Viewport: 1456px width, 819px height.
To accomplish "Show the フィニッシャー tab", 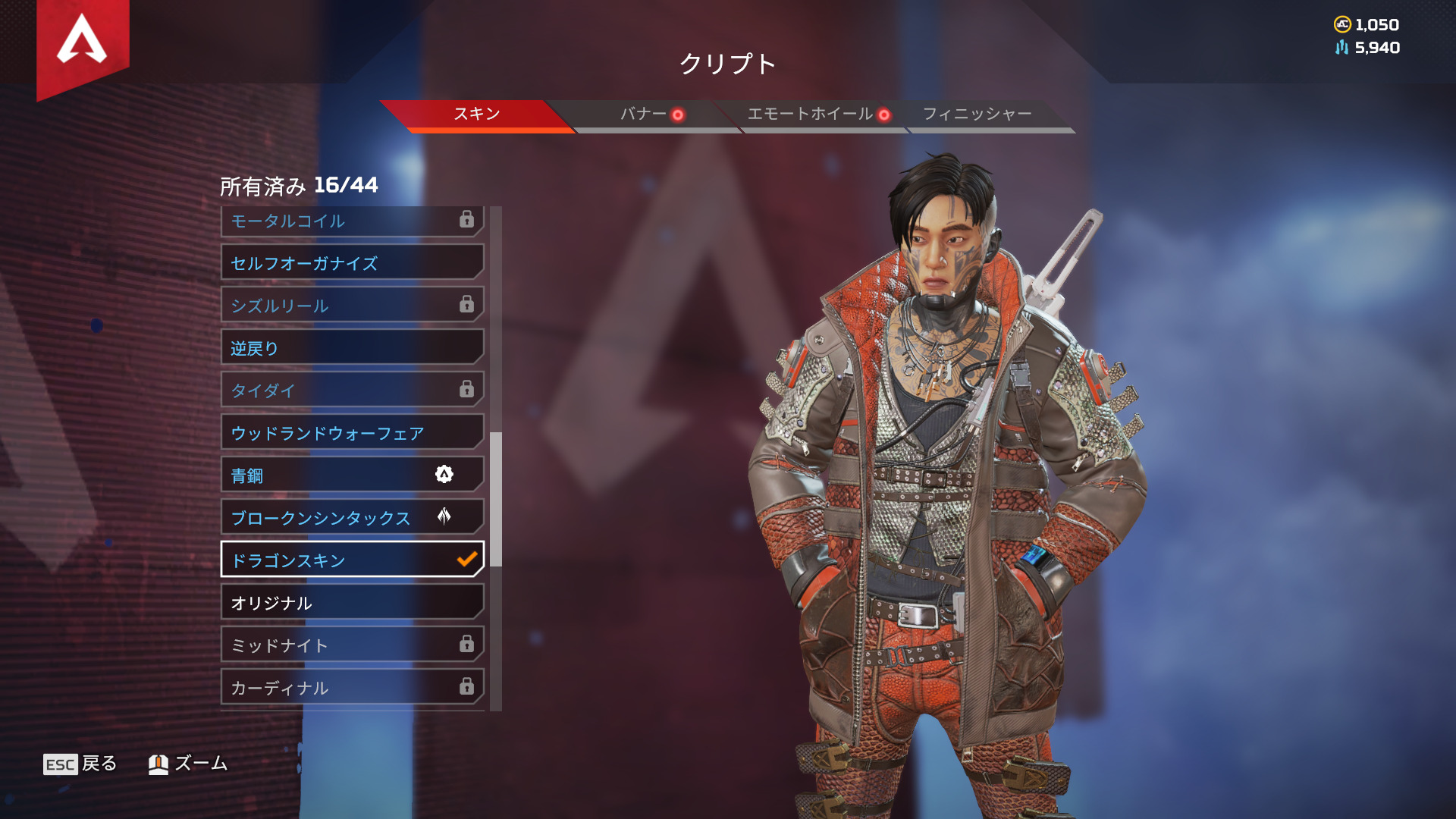I will (977, 115).
